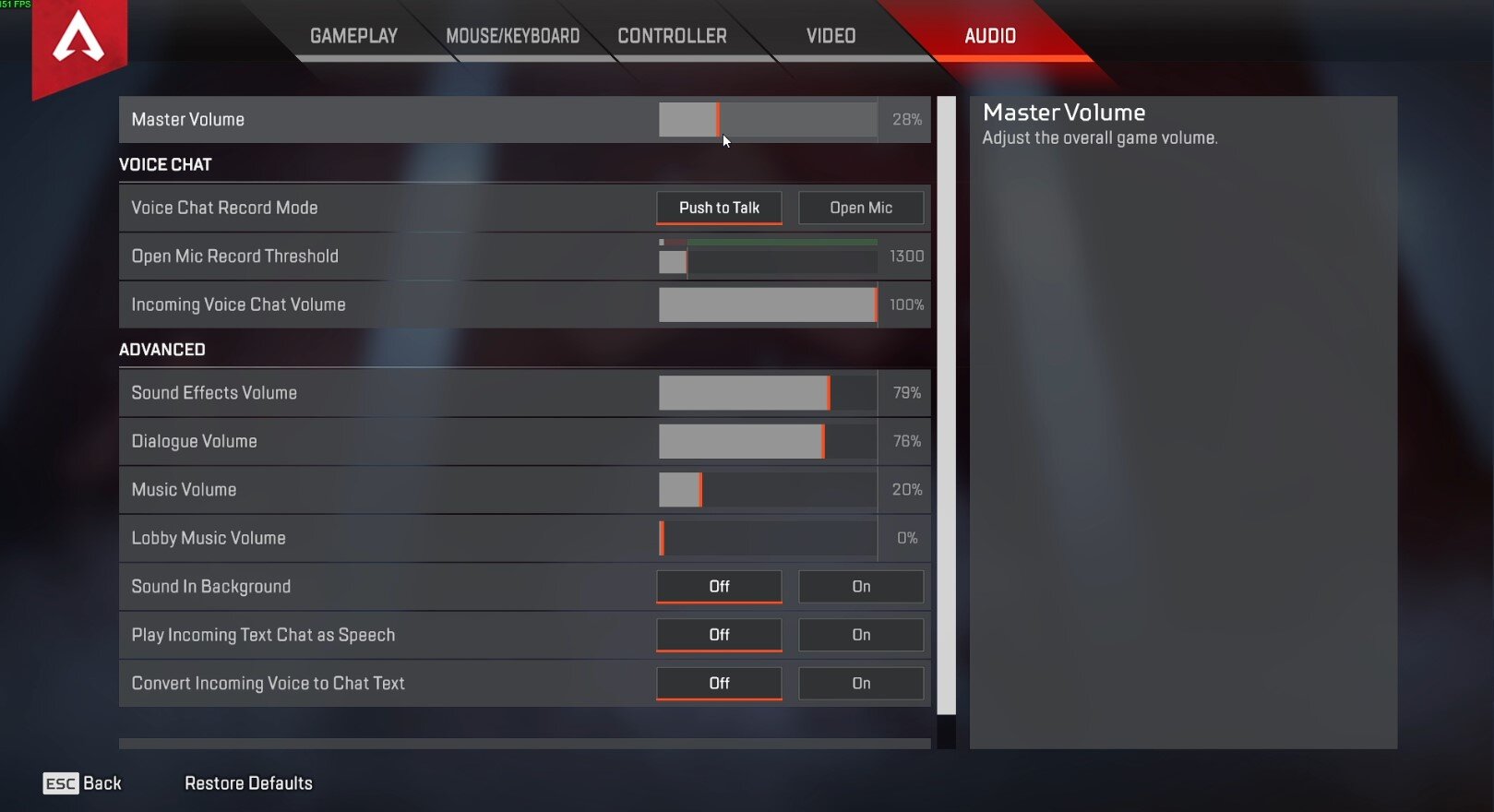This screenshot has height=812, width=1494.
Task: Go Back from the settings menu
Action: 83,783
